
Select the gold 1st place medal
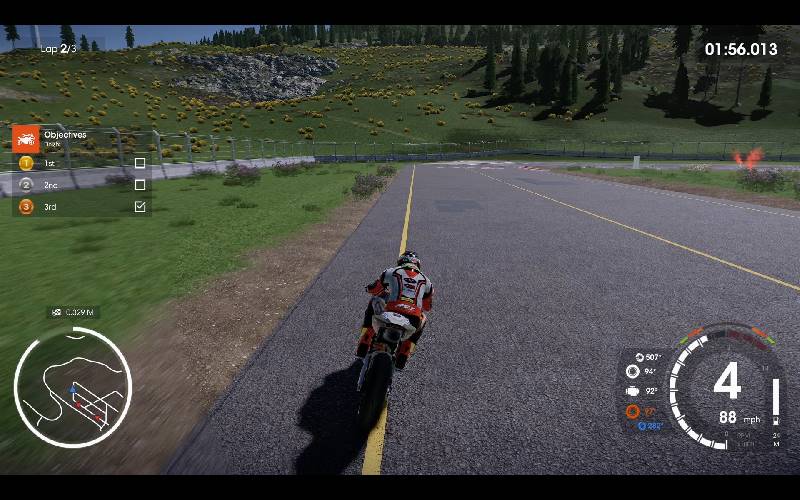[26, 163]
